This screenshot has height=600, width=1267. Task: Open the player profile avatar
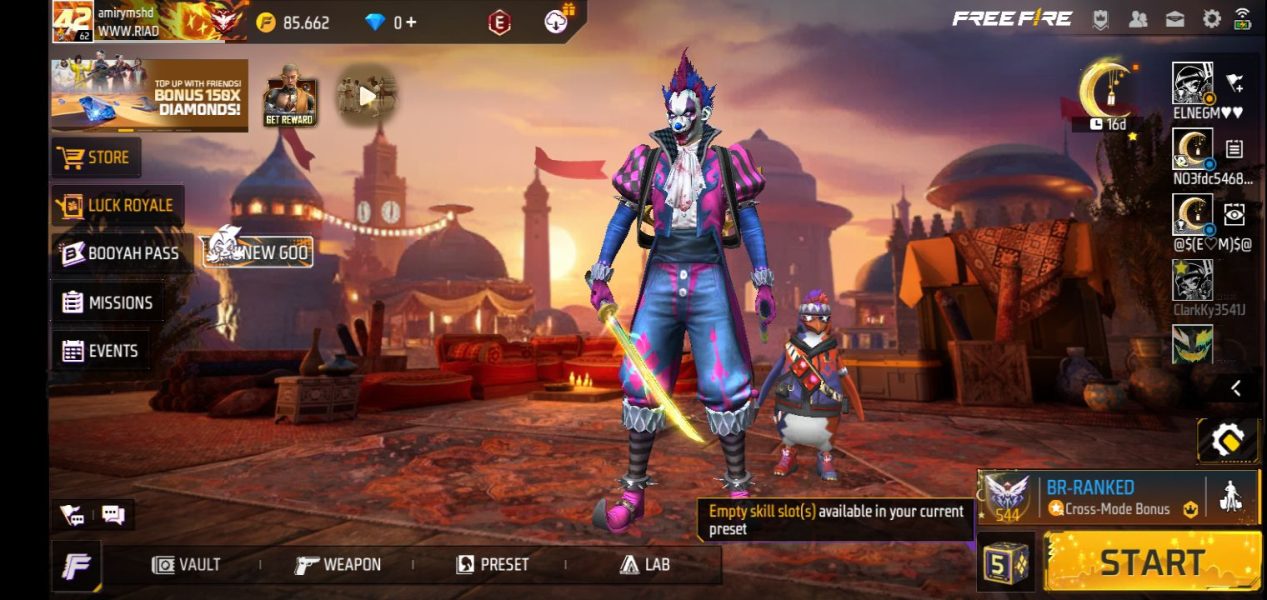72,21
